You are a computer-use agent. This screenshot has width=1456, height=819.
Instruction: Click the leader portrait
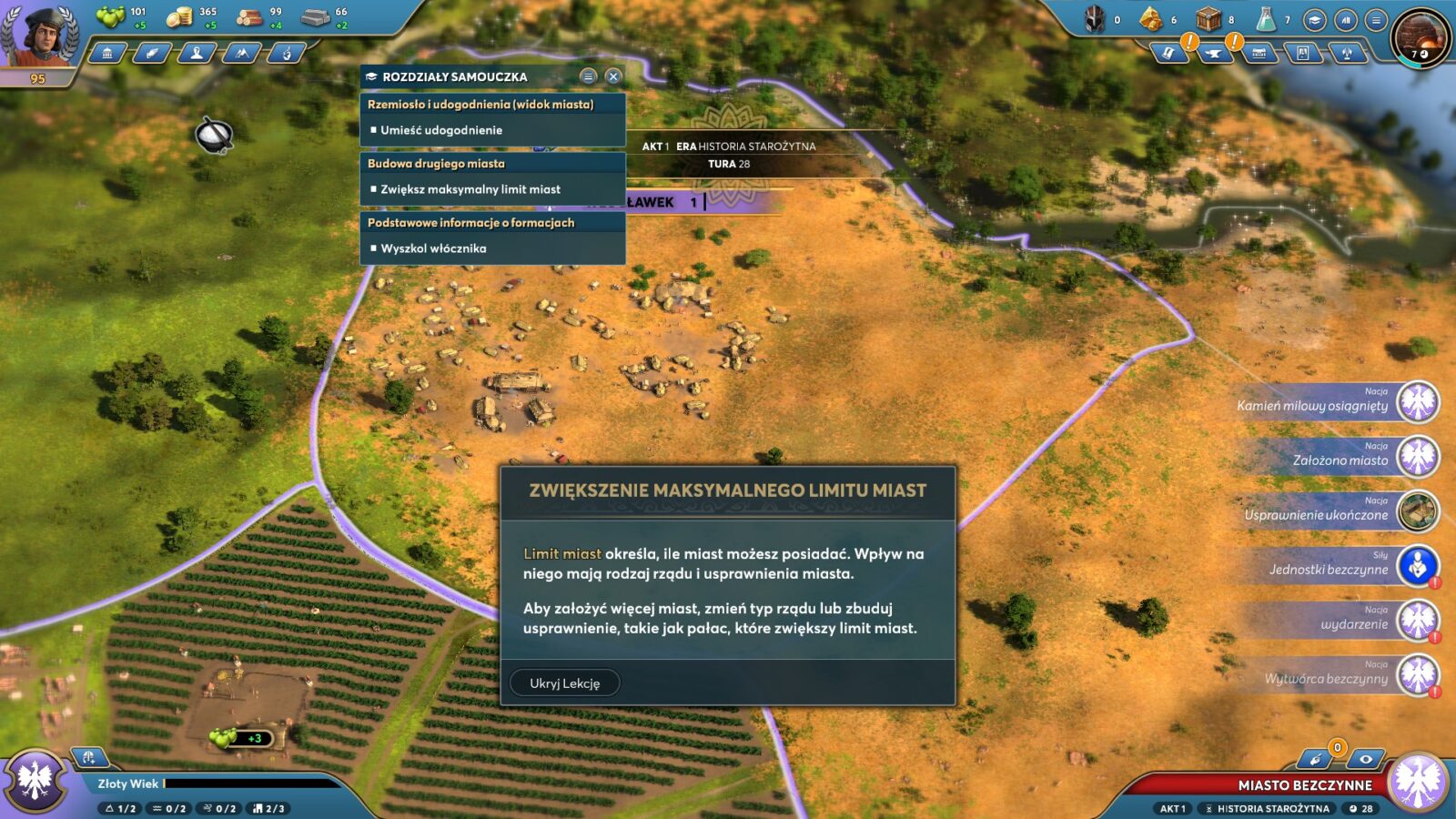pos(39,35)
